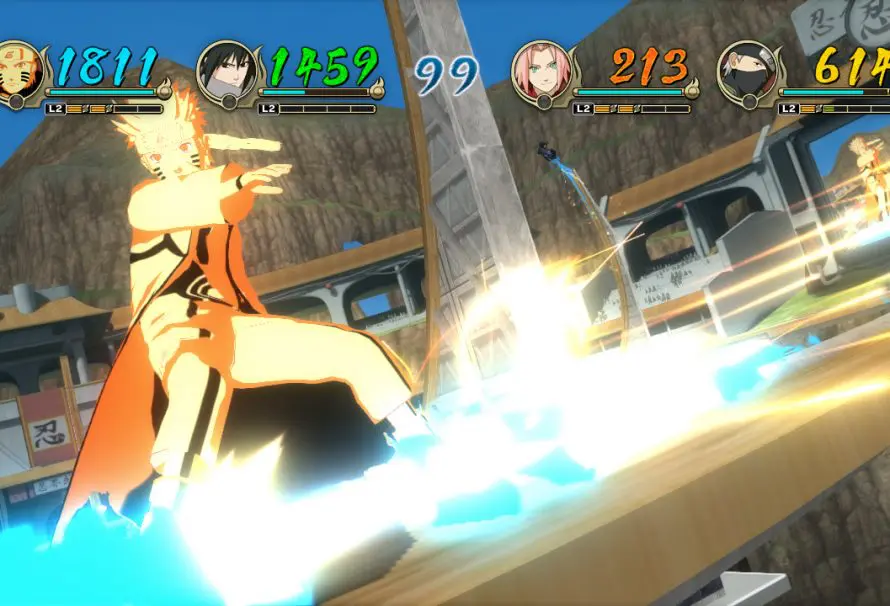This screenshot has width=890, height=606.
Task: Select Naruto's character portrait
Action: (17, 69)
